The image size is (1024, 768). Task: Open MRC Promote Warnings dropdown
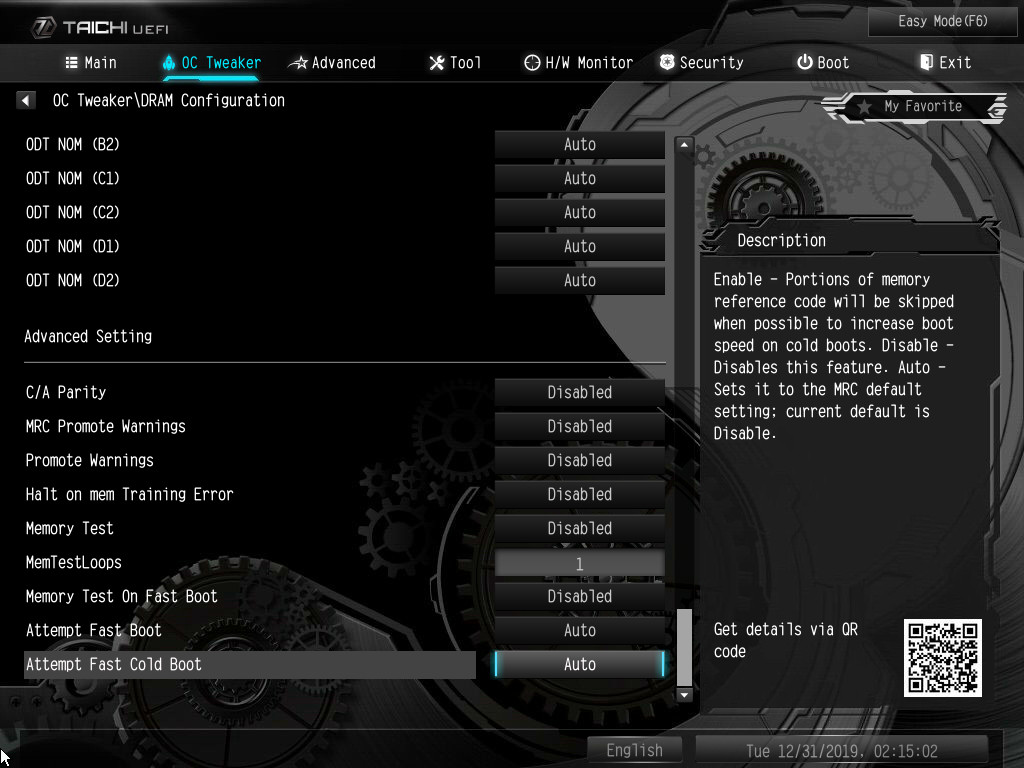[x=579, y=426]
